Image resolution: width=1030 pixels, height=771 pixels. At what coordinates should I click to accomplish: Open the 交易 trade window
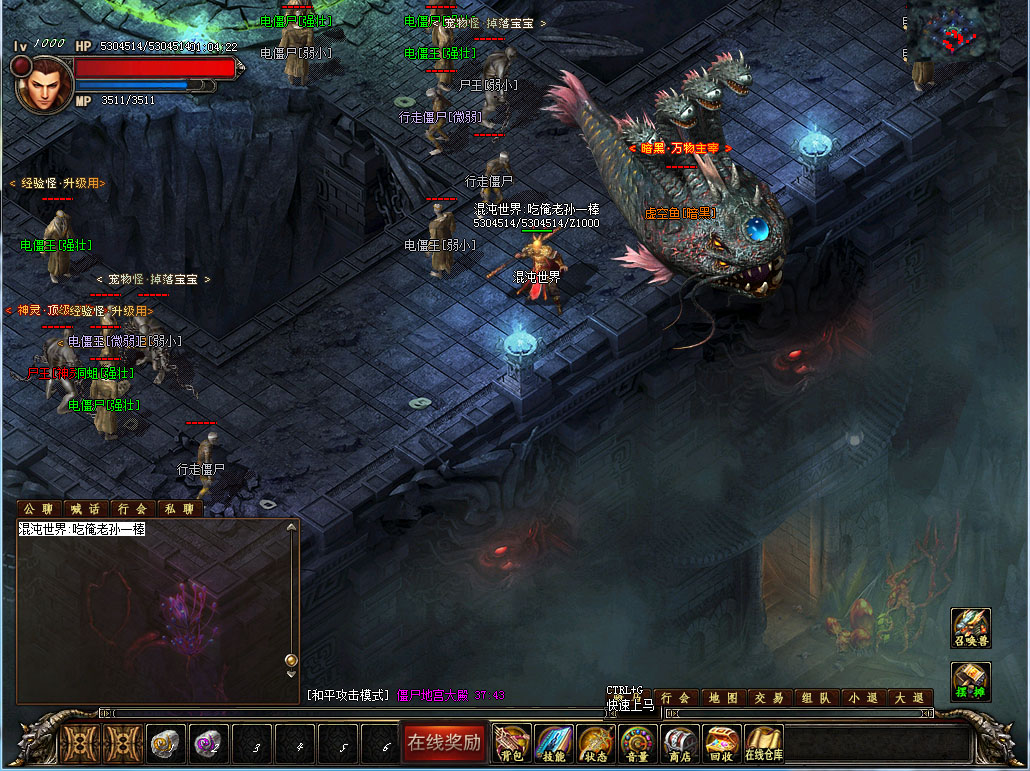[x=769, y=698]
